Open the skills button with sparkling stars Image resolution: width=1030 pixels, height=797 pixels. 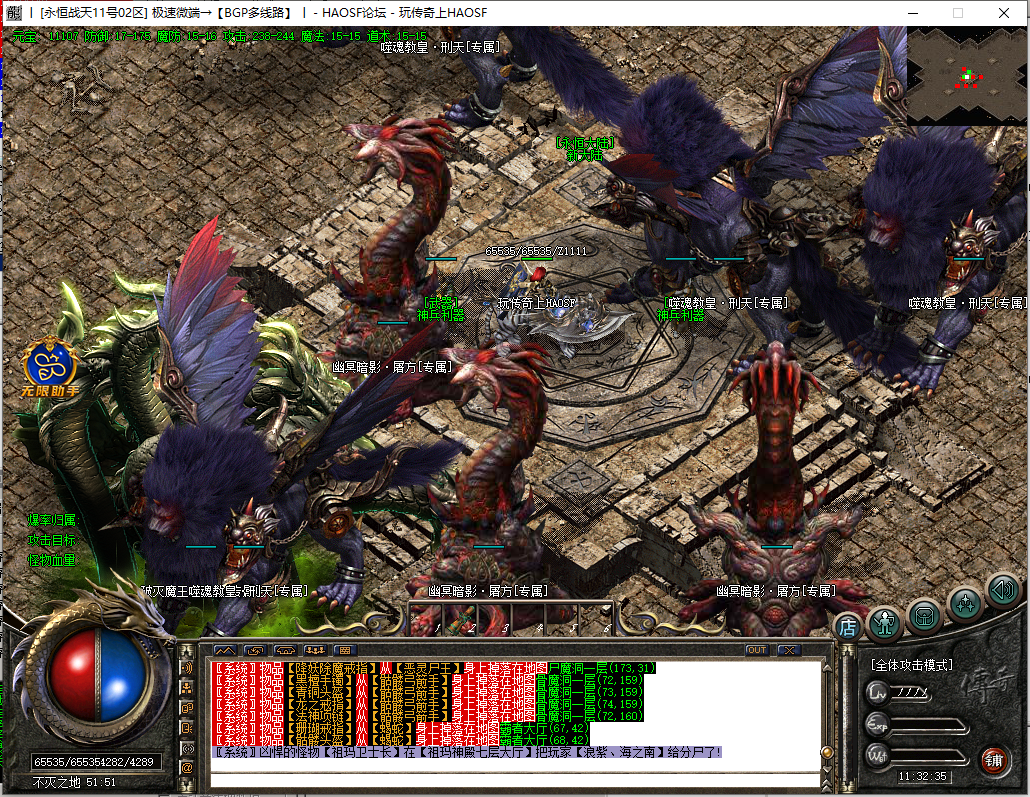(965, 602)
